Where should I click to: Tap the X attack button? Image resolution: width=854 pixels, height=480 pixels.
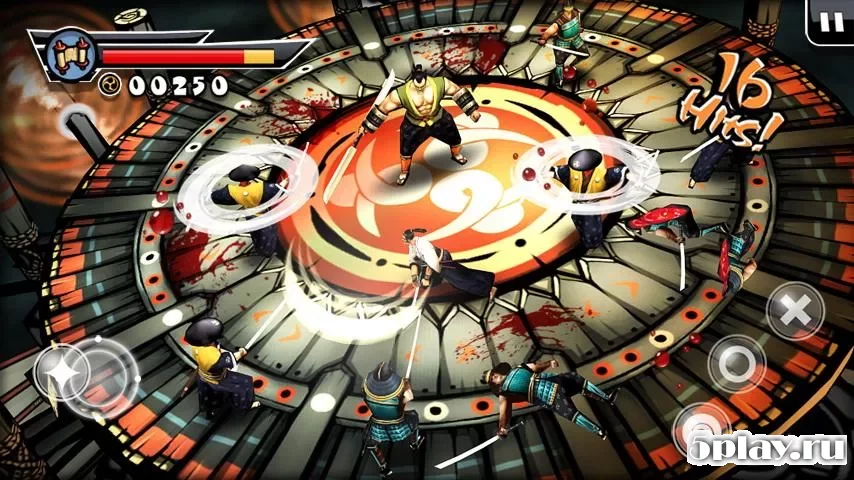tap(795, 311)
